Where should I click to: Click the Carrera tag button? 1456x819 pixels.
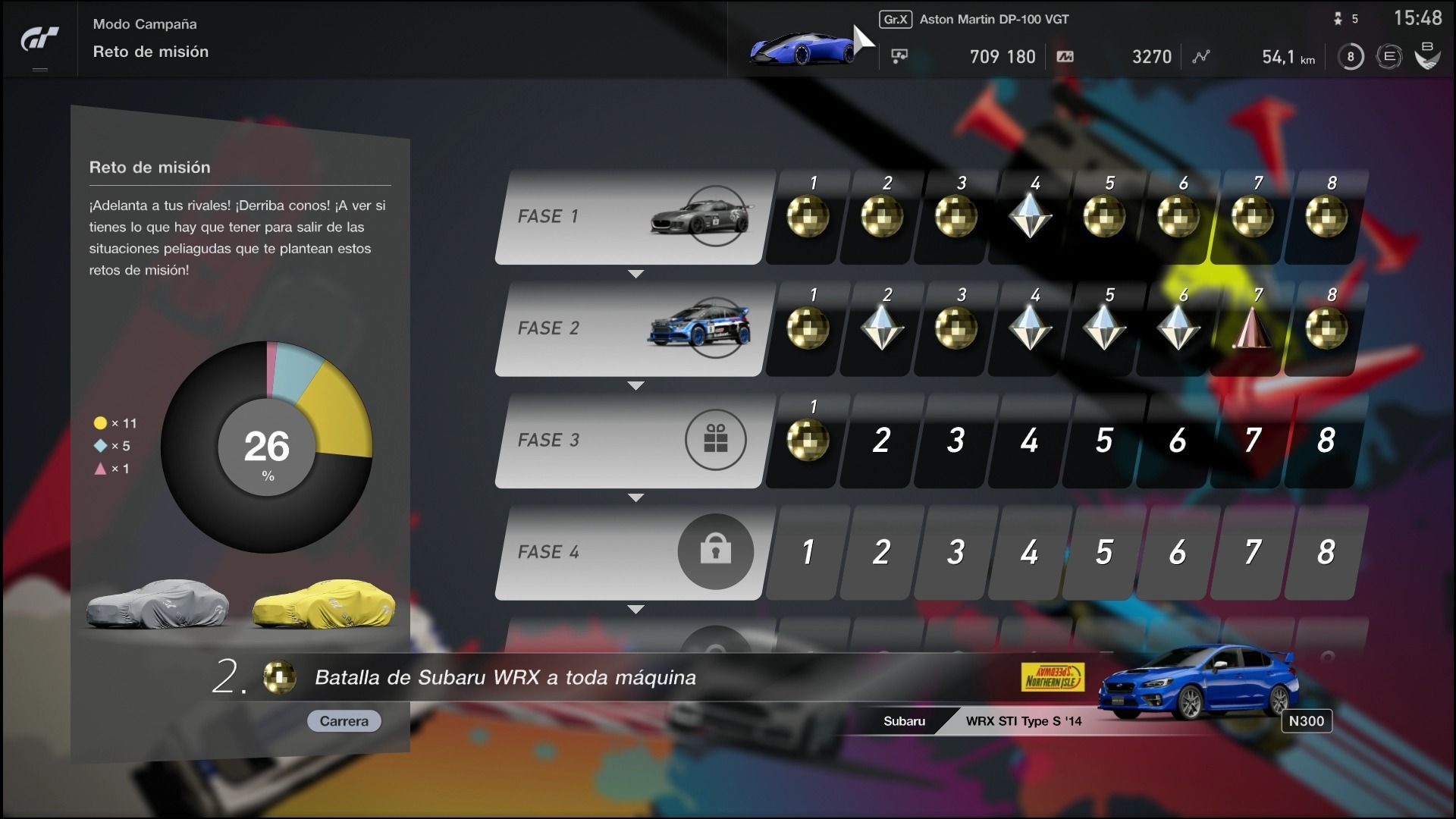[344, 721]
